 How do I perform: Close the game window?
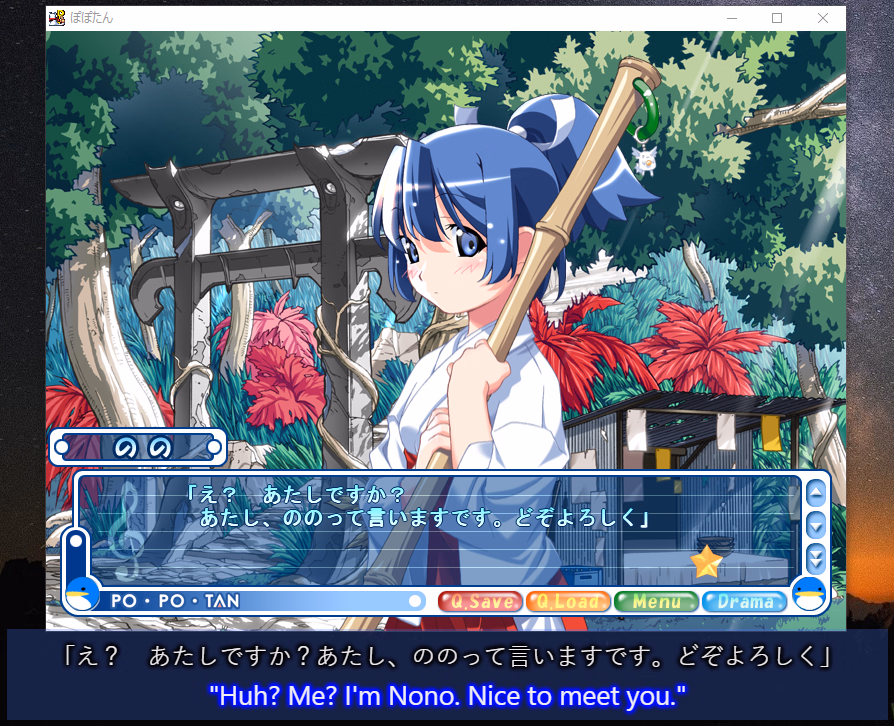(822, 18)
